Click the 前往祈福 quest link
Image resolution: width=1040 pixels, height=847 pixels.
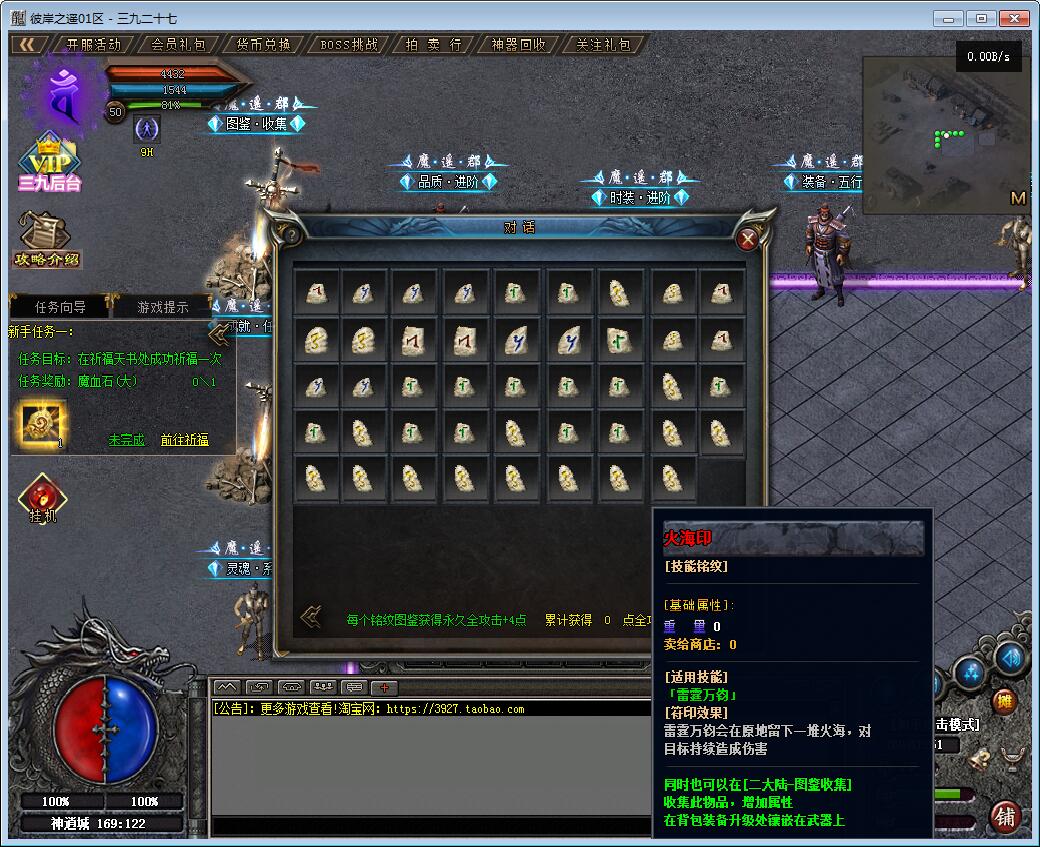184,440
